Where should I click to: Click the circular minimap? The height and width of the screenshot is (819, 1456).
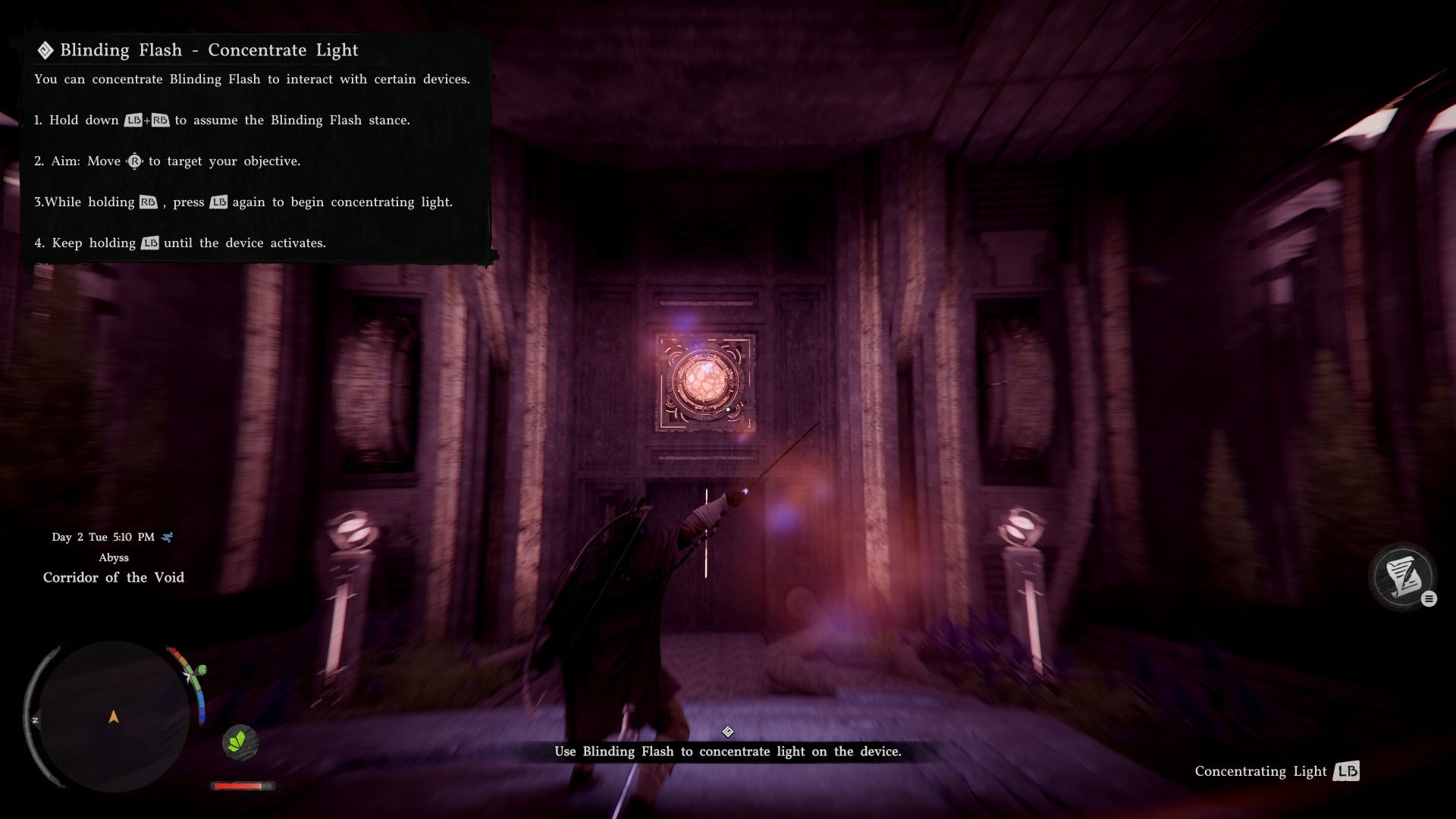pyautogui.click(x=113, y=716)
